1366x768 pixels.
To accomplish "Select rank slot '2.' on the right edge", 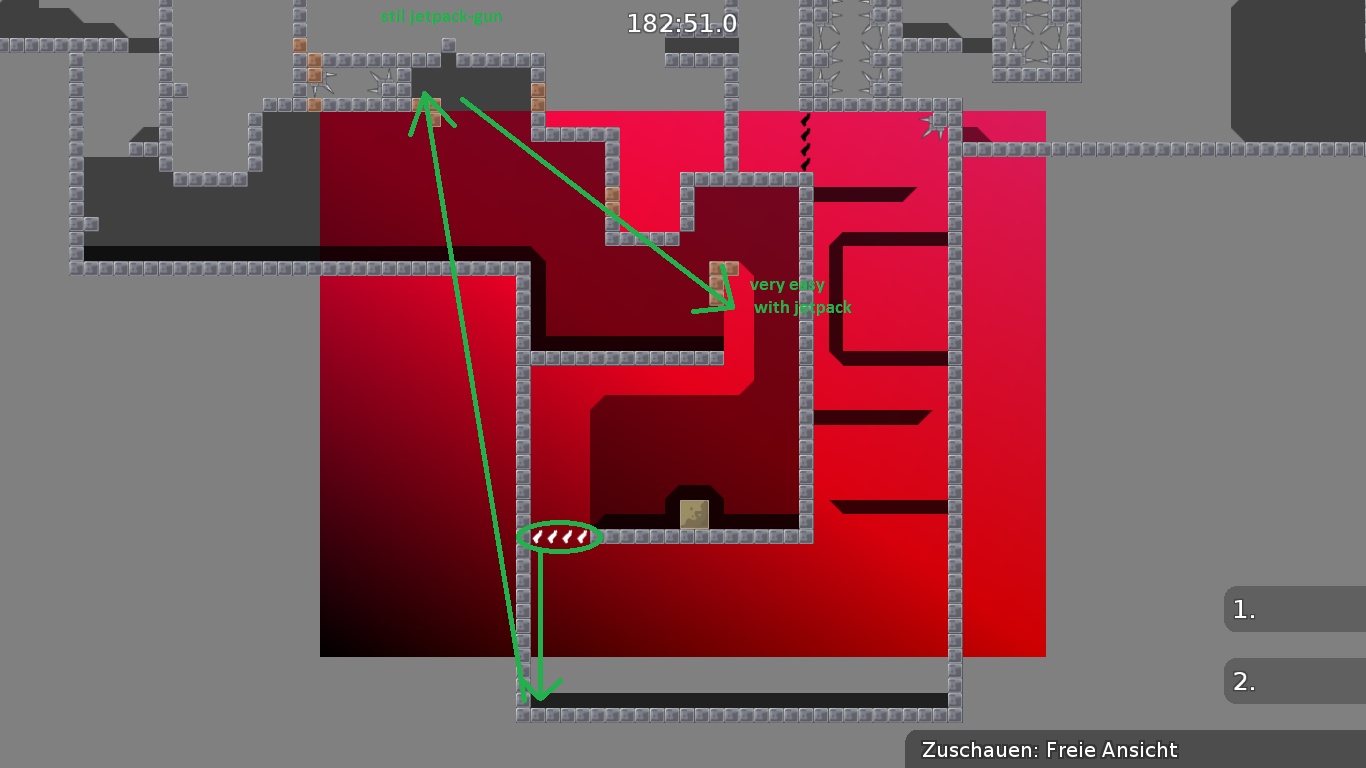I will (x=1243, y=682).
